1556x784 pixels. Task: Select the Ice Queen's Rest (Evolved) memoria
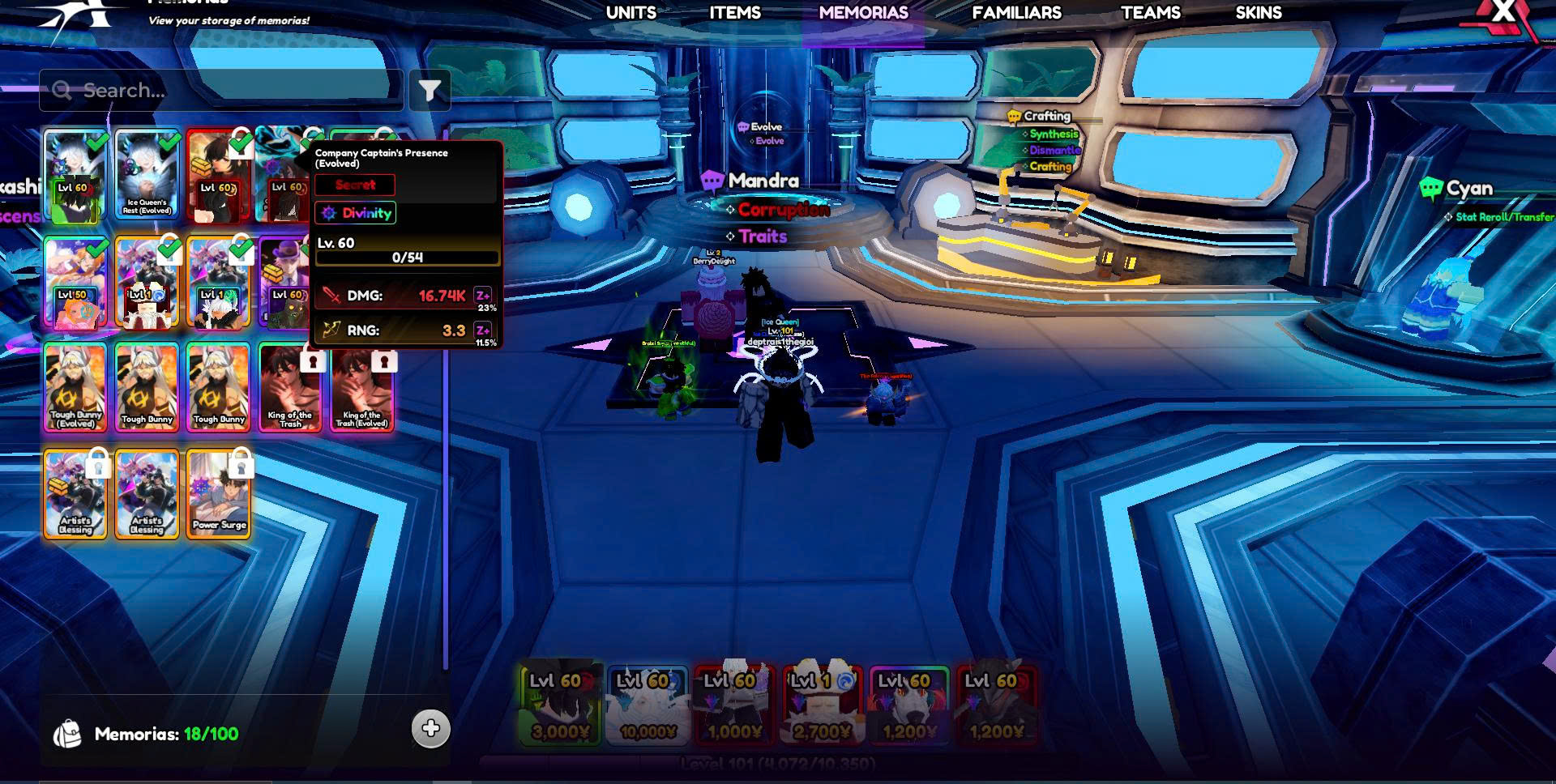[x=147, y=176]
